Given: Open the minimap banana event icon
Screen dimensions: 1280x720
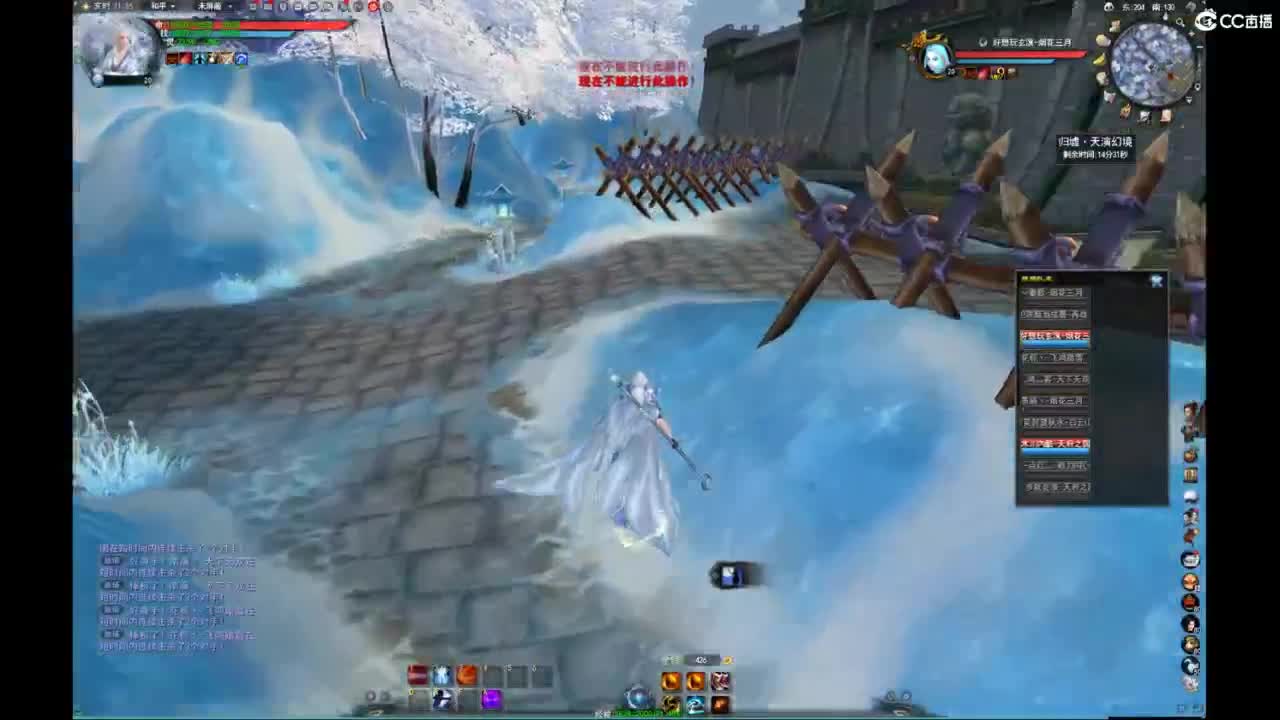Looking at the screenshot, I should coord(1100,58).
